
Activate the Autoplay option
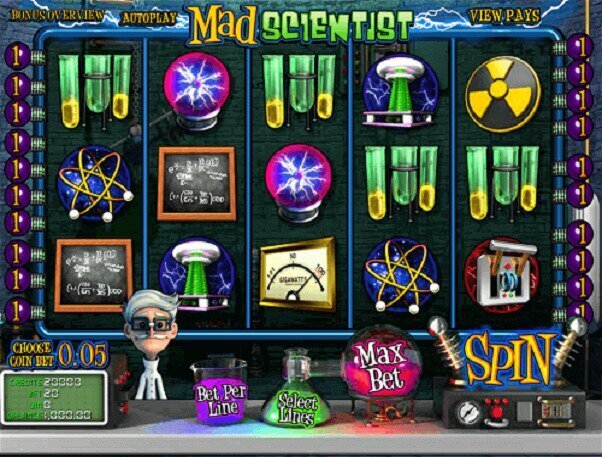148,18
